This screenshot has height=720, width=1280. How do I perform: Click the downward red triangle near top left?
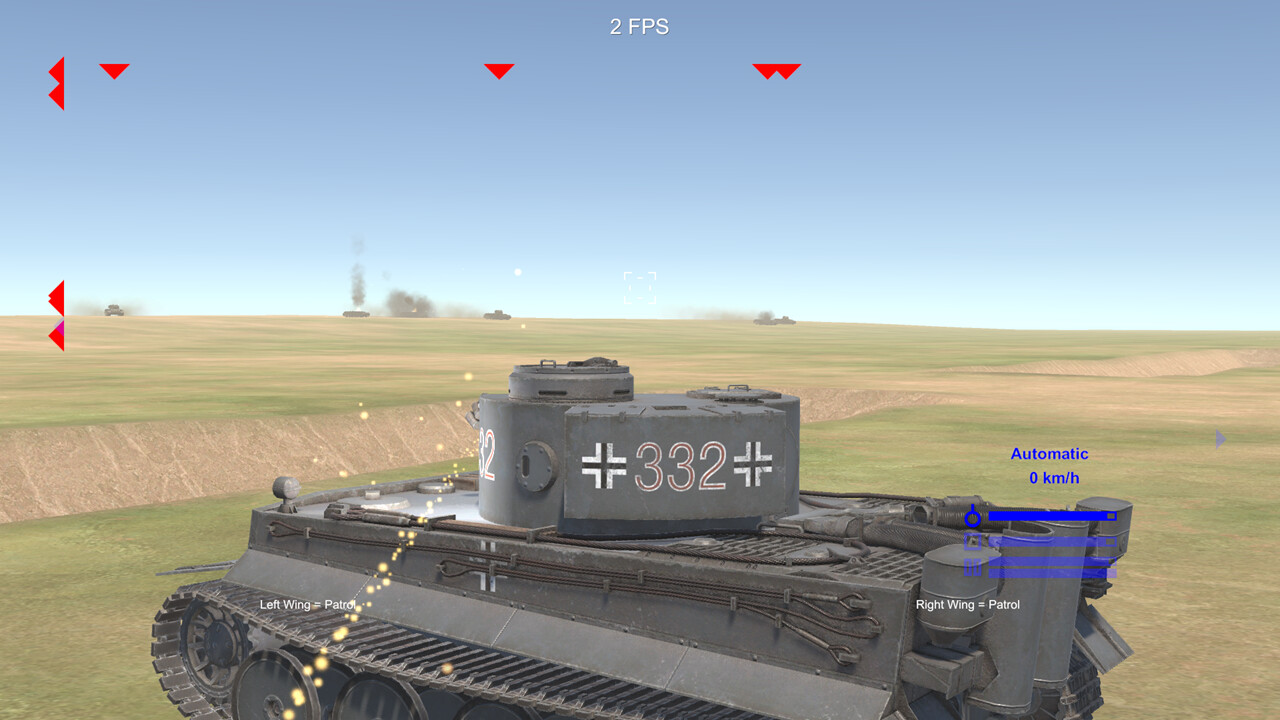pos(115,70)
